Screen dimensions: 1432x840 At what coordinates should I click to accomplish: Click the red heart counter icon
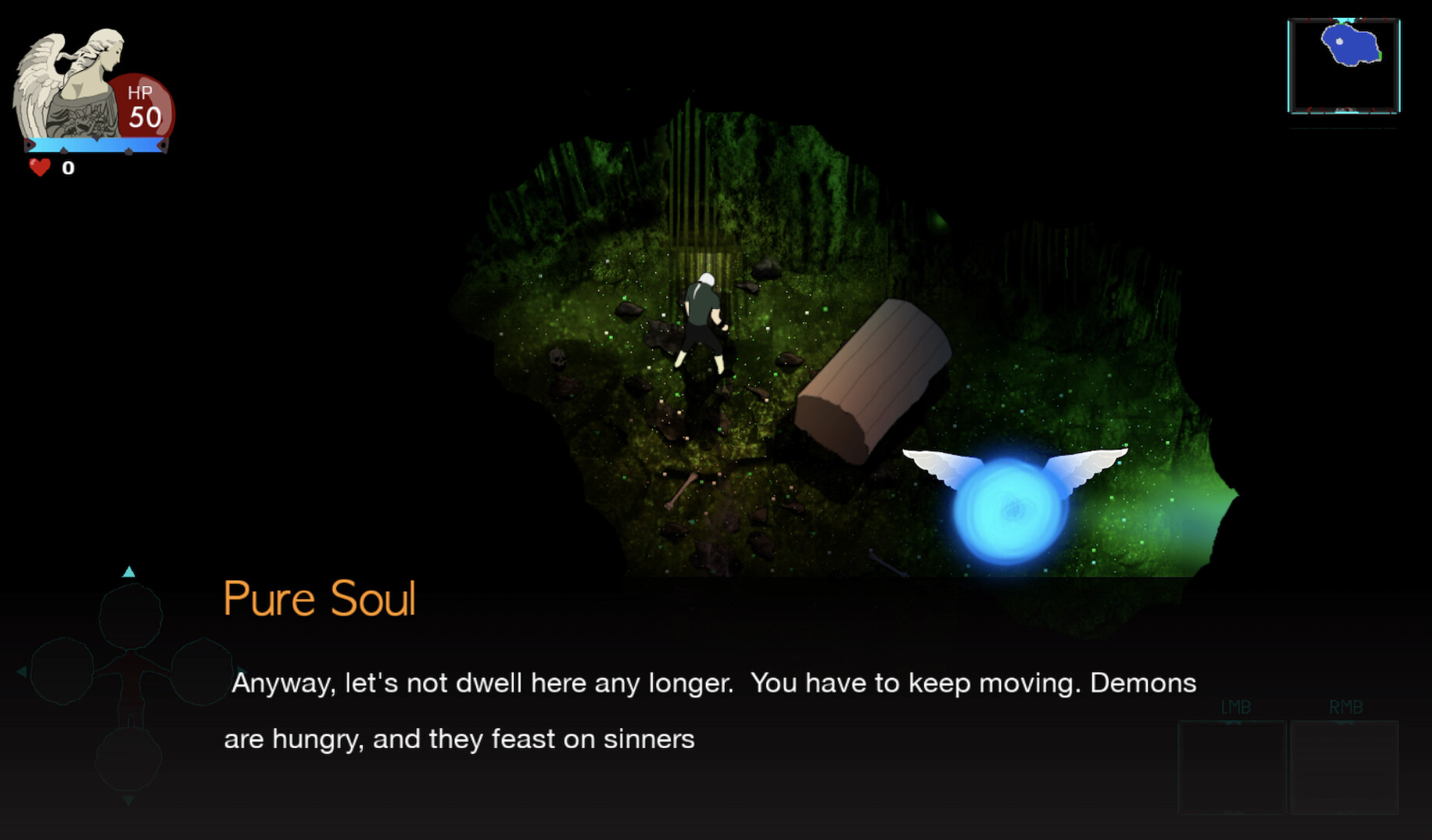(x=39, y=166)
